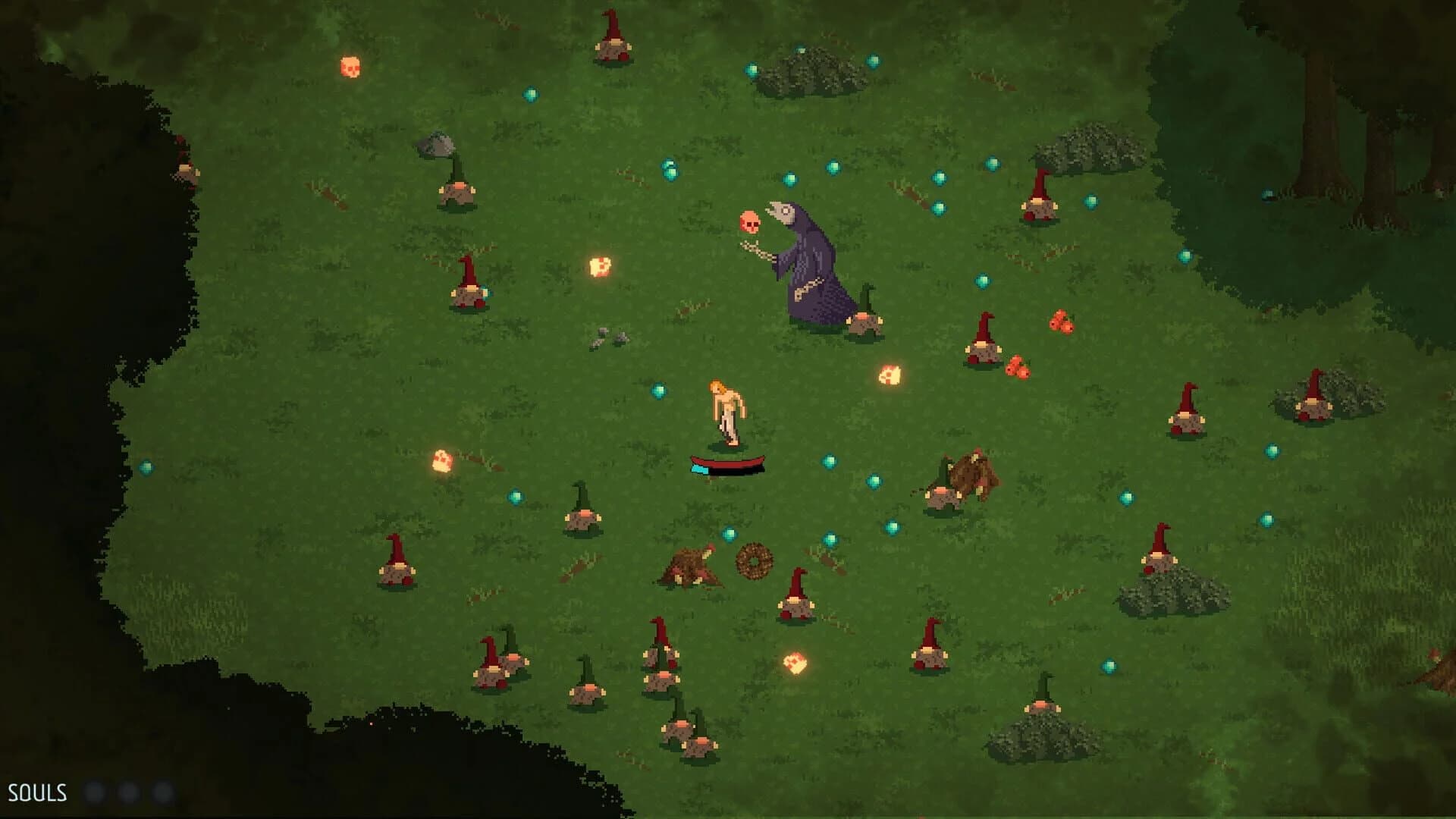
Task: Click the grey rock near the upper-left gnome
Action: coord(436,144)
